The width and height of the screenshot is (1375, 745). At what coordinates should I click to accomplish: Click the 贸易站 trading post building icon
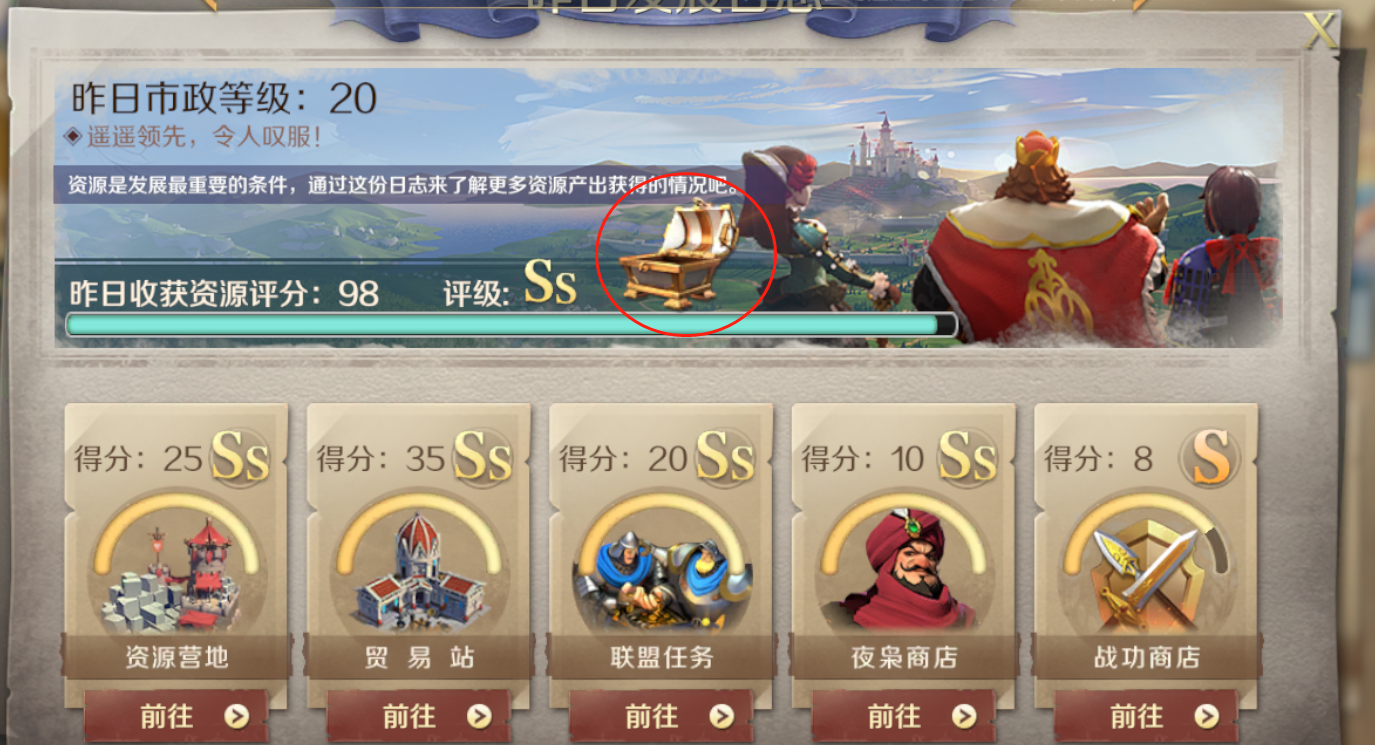click(418, 568)
